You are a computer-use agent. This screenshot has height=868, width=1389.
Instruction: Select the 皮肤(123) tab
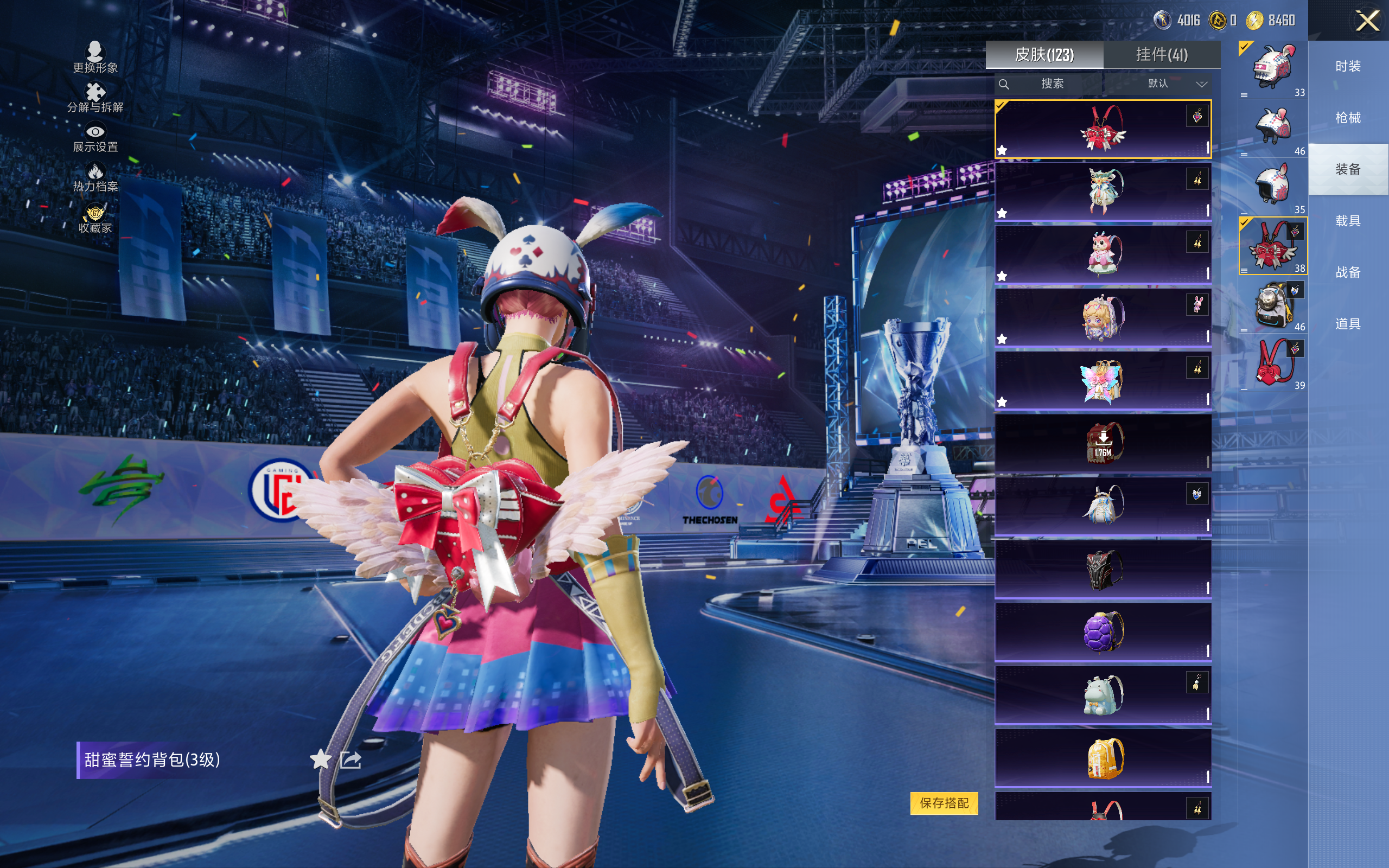[x=1044, y=55]
